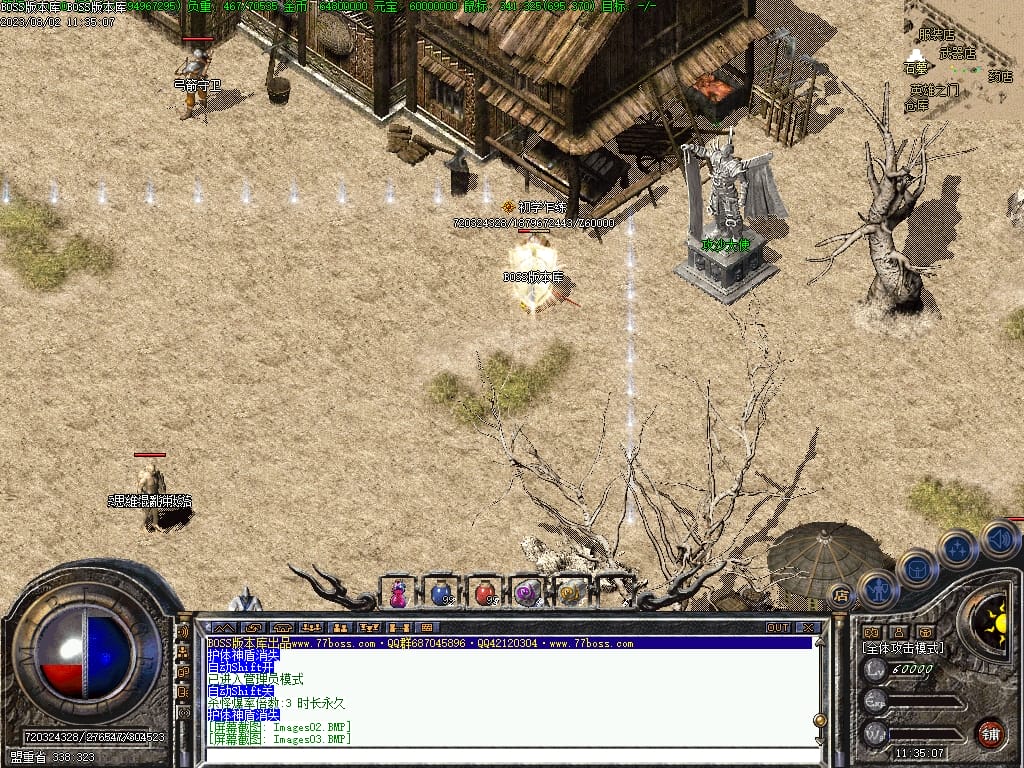
Task: Use the yellow swirl scroll slot
Action: point(570,593)
